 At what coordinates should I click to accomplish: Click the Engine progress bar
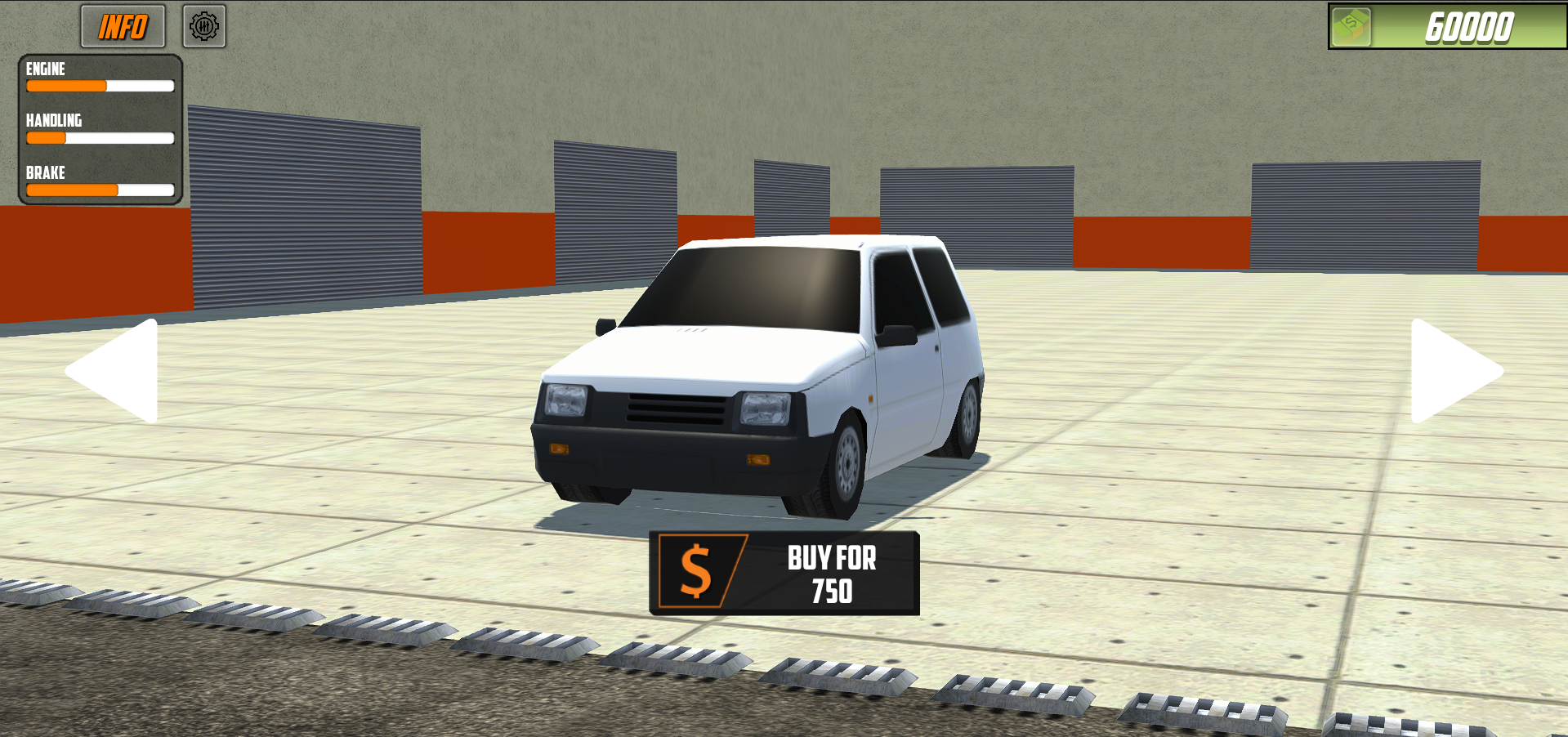100,86
